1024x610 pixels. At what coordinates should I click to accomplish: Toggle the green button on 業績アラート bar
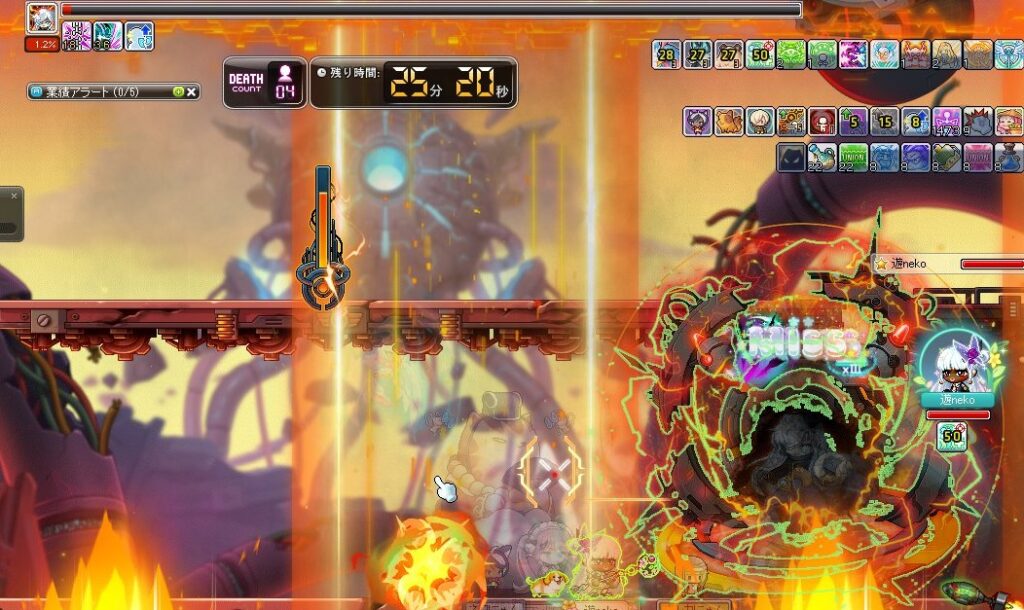pos(178,92)
